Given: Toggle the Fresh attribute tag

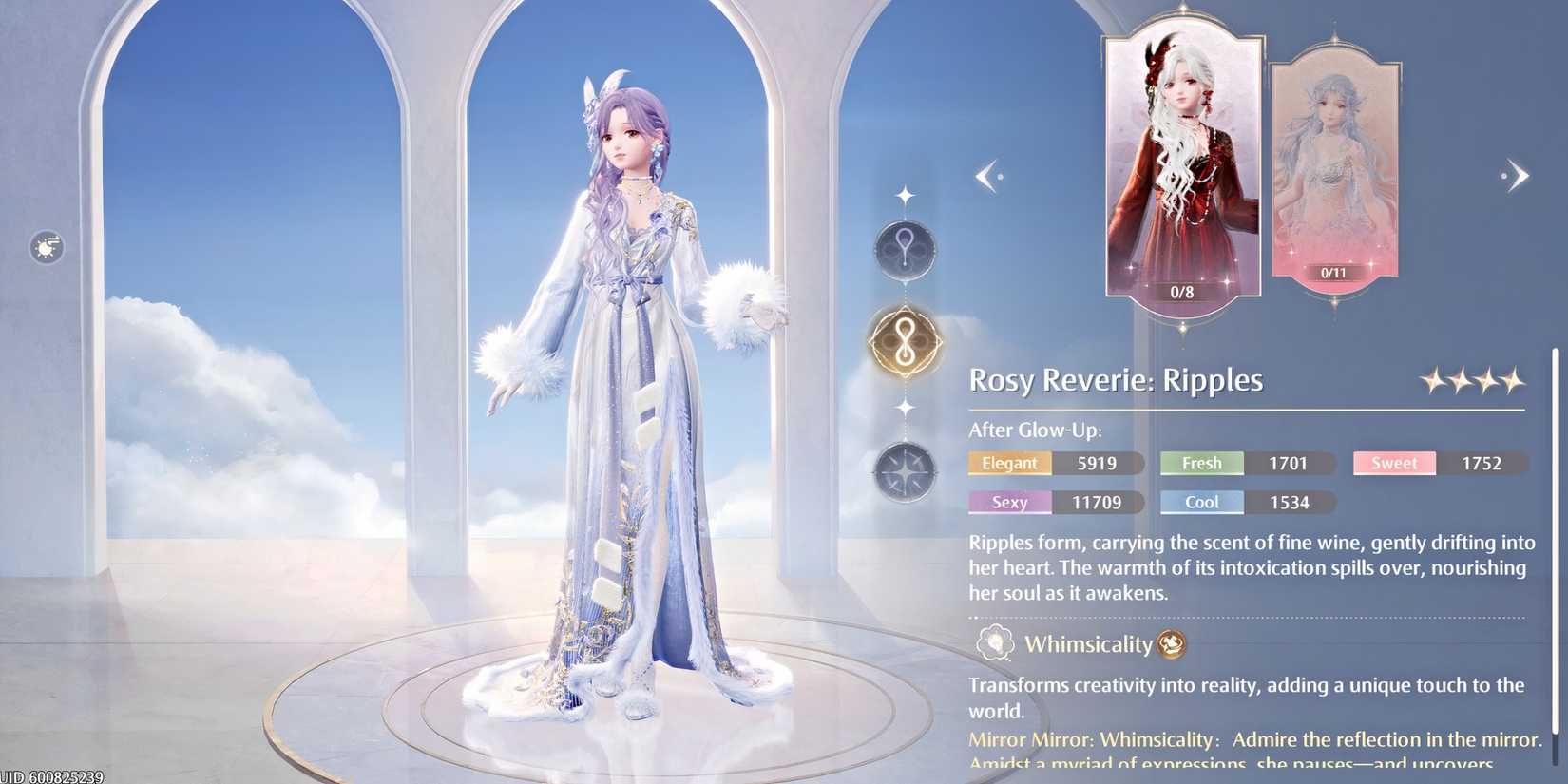Looking at the screenshot, I should 1201,463.
